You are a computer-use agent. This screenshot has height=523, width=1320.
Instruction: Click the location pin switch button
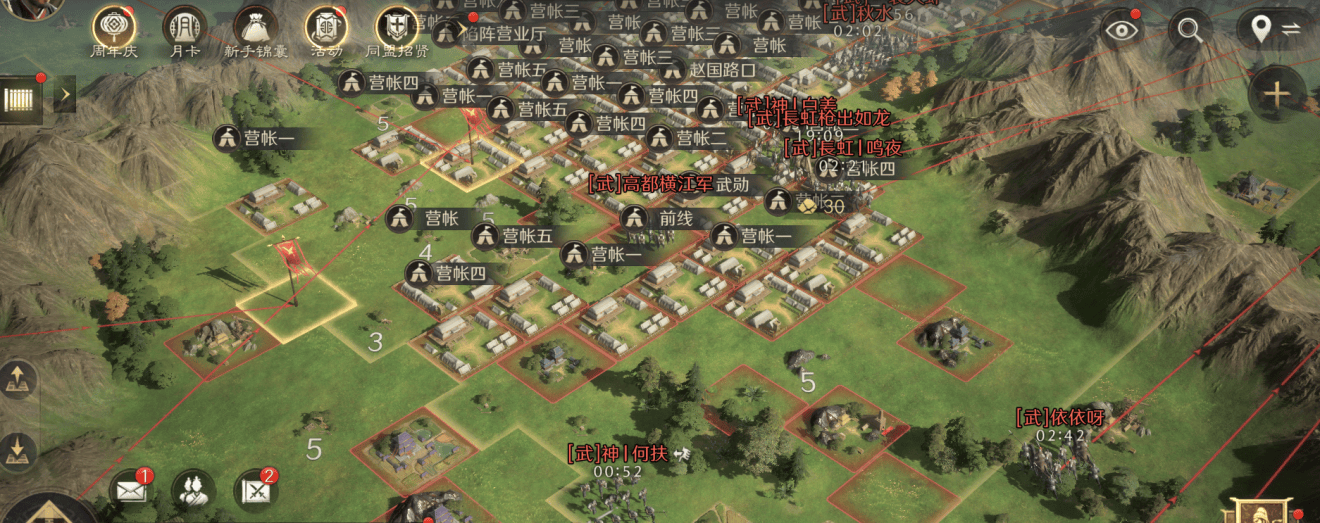[1273, 29]
